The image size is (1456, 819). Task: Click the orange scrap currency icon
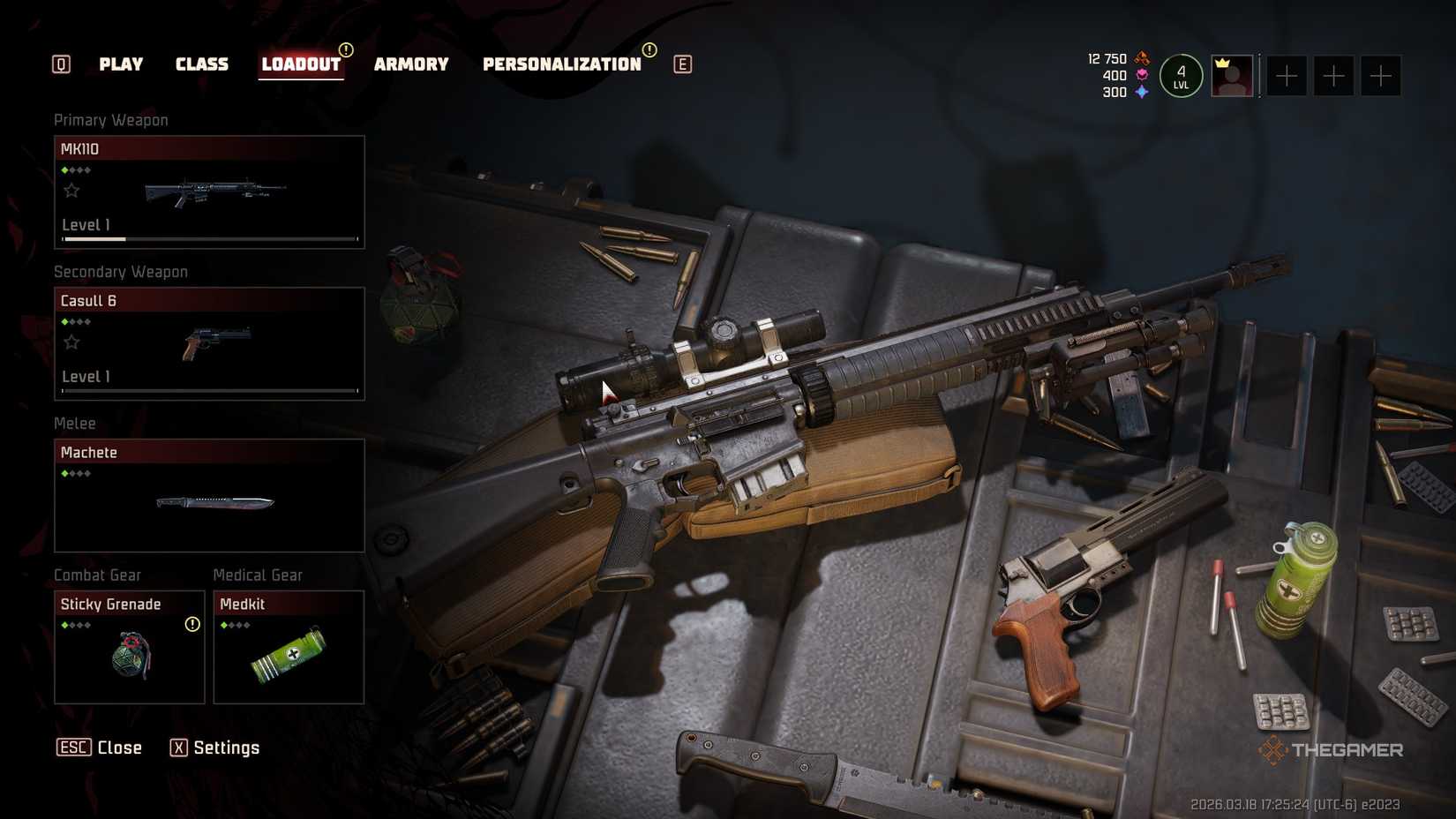pos(1142,58)
